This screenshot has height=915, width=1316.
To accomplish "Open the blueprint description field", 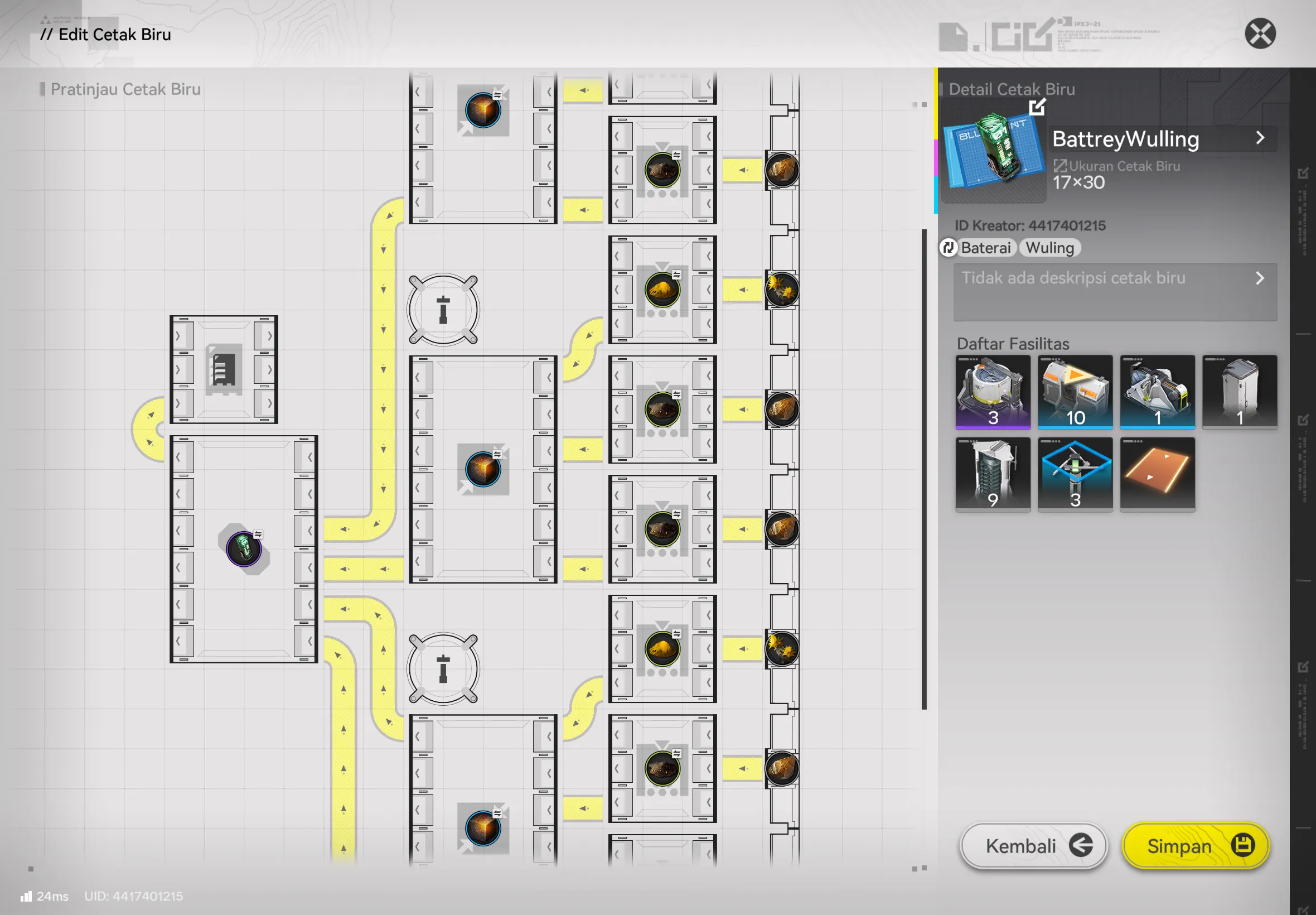I will (x=1115, y=291).
